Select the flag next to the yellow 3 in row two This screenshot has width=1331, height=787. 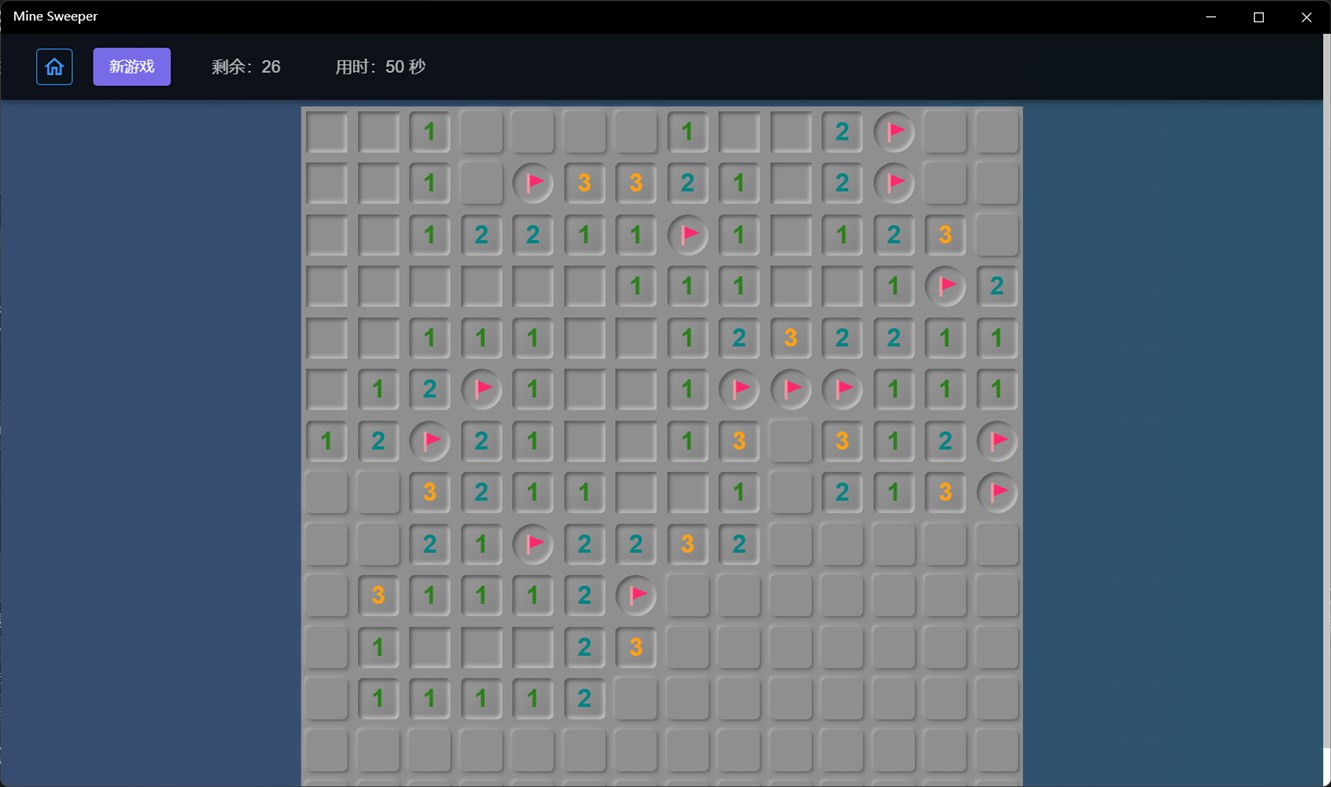(x=533, y=183)
